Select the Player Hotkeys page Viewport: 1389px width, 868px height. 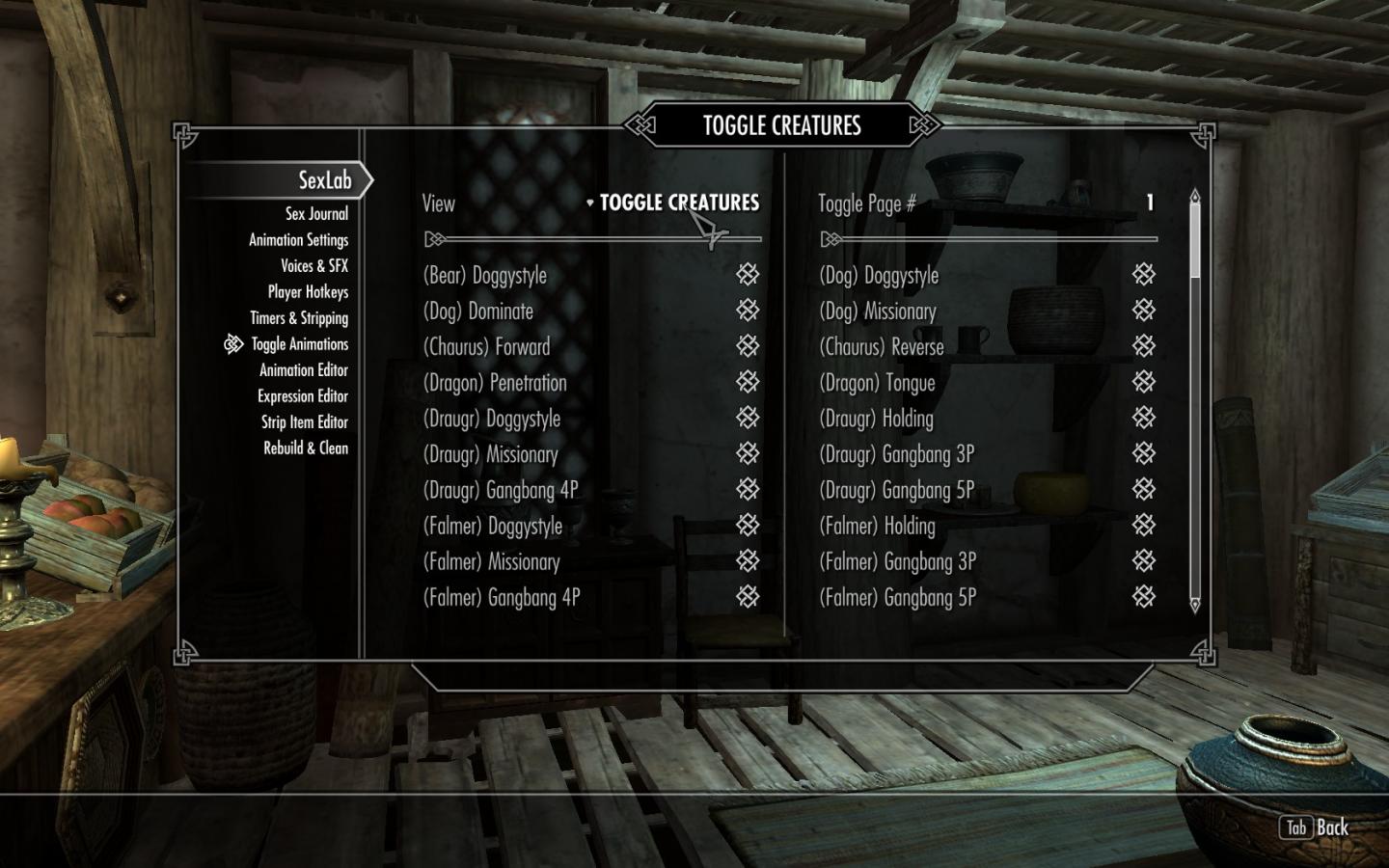click(x=308, y=292)
